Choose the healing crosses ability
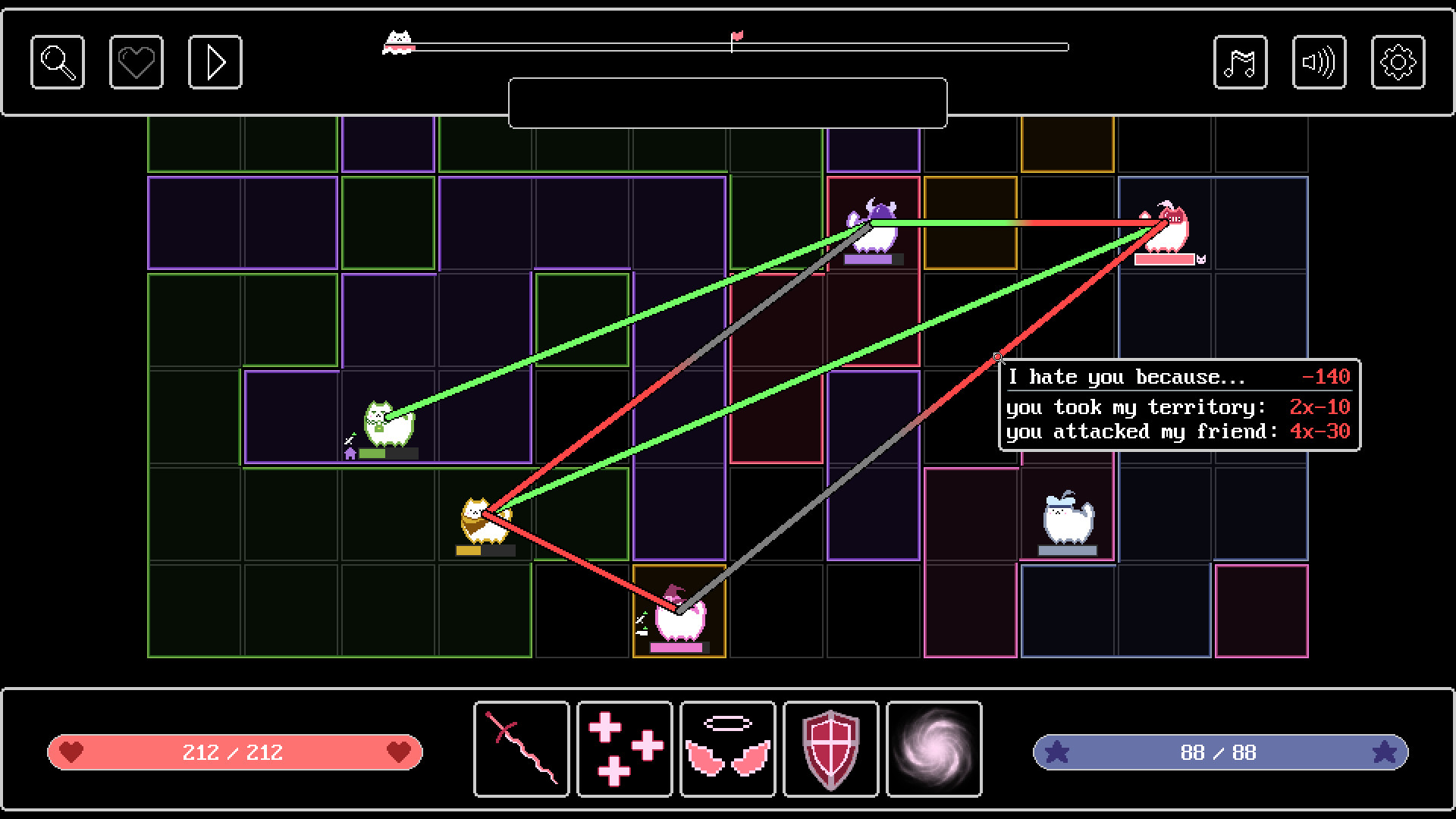 pyautogui.click(x=624, y=751)
